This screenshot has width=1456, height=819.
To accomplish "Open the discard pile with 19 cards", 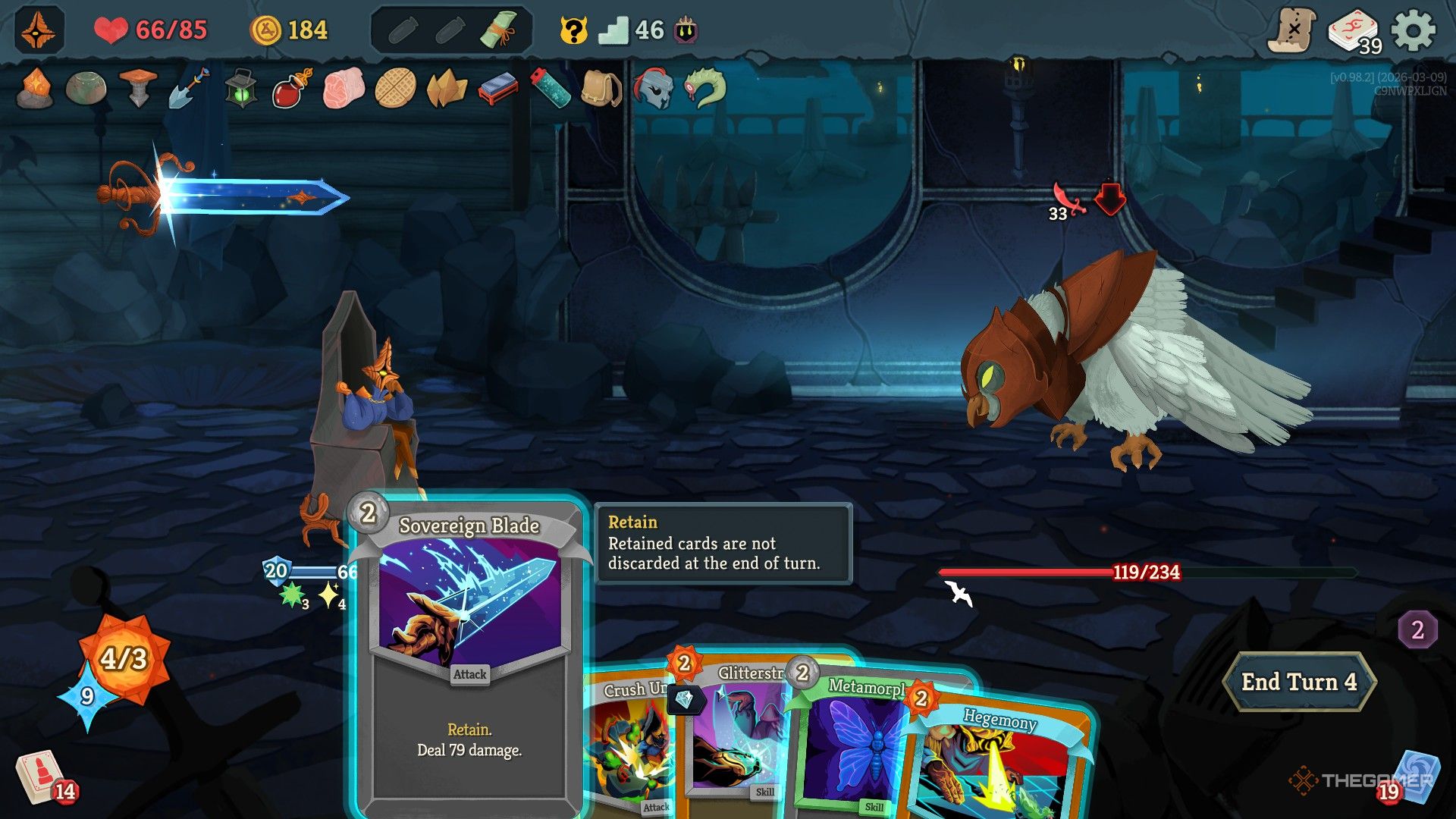I will point(1412,777).
